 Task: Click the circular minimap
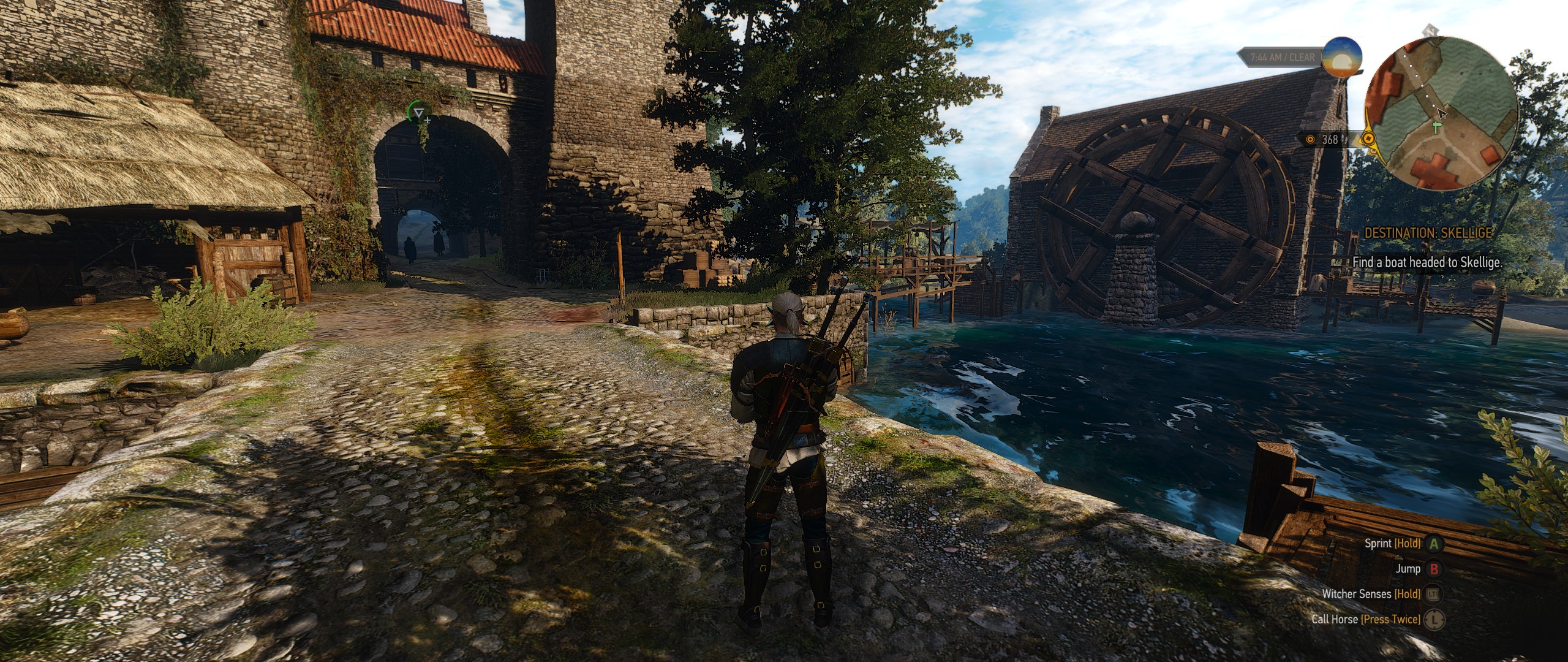[x=1439, y=114]
